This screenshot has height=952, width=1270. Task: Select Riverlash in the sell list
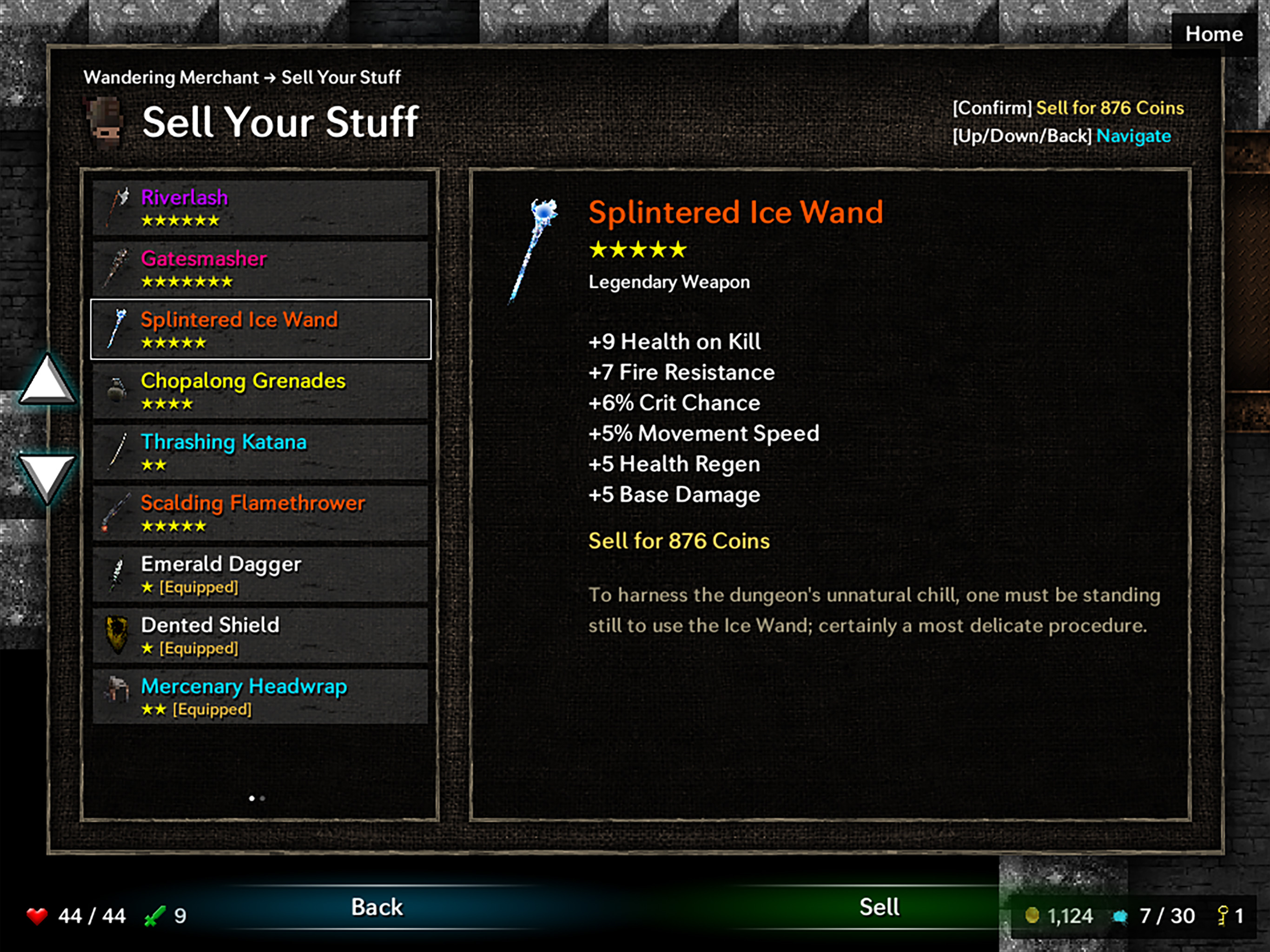click(x=260, y=208)
